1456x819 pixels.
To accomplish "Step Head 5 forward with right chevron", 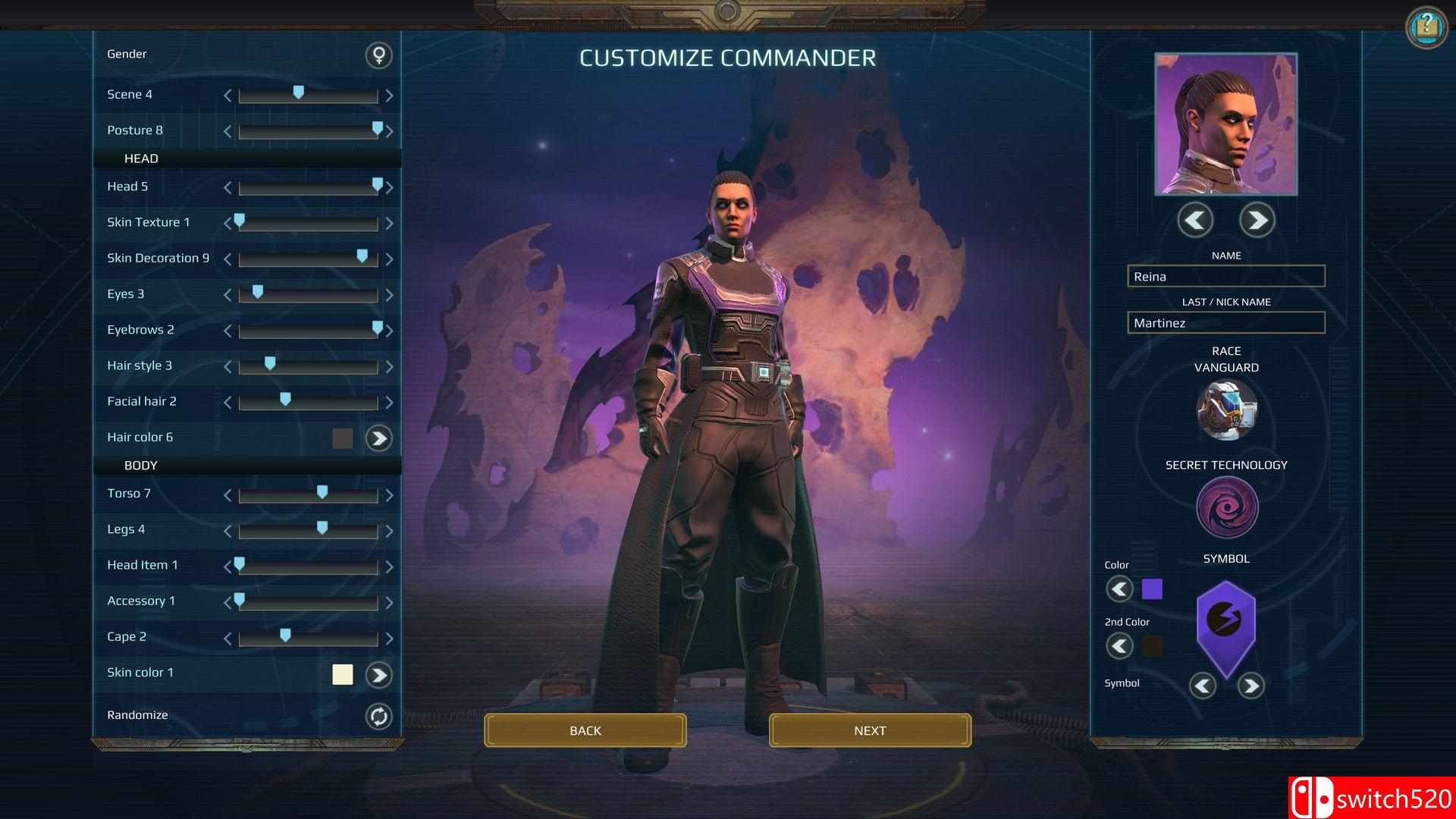I will click(390, 187).
